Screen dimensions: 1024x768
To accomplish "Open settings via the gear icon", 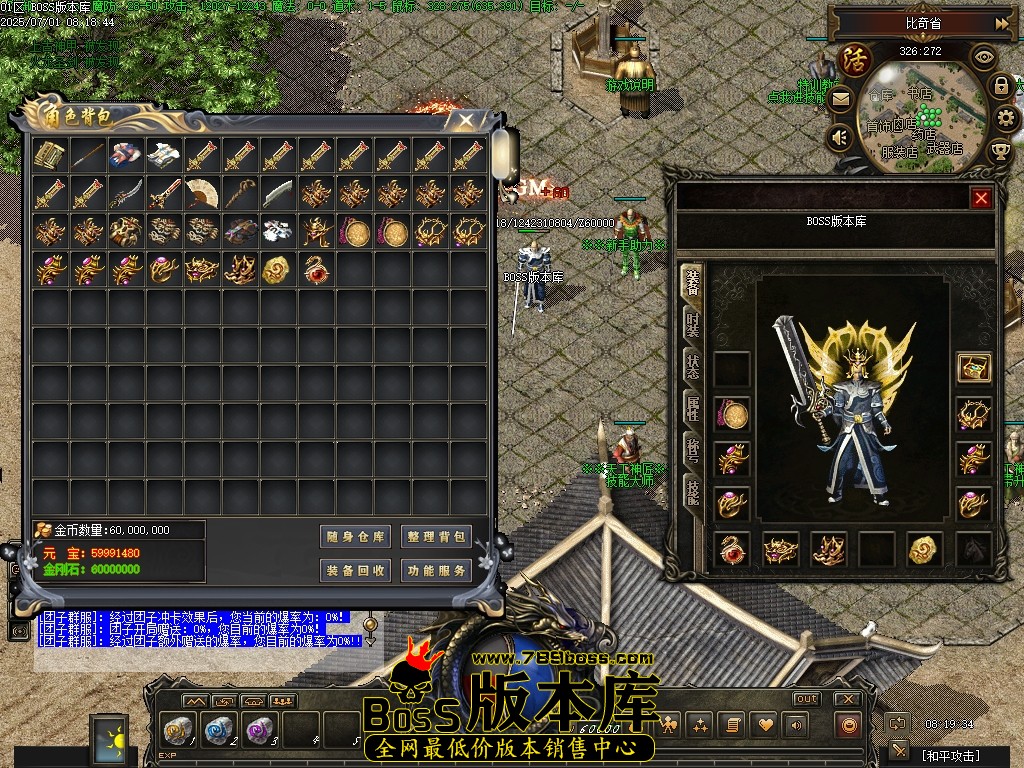I will pos(1007,119).
